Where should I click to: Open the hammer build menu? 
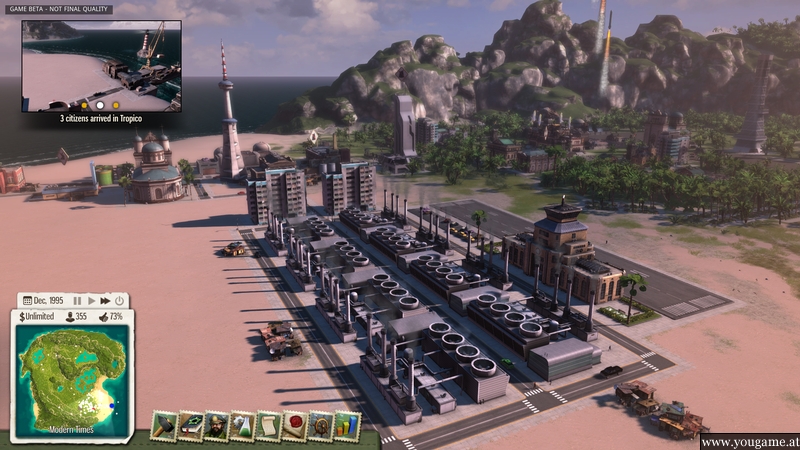pyautogui.click(x=164, y=426)
